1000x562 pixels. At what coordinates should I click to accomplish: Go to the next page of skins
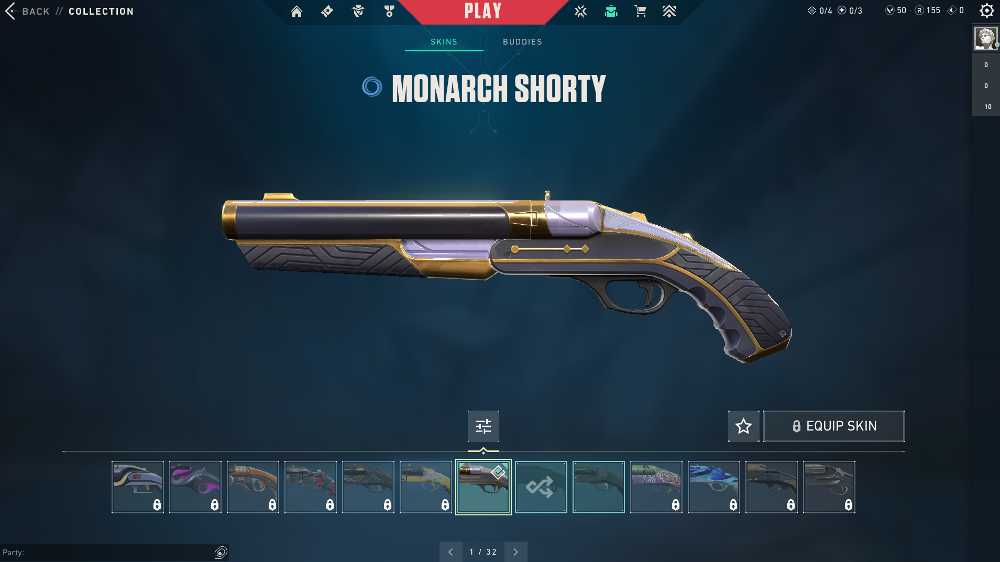[516, 552]
